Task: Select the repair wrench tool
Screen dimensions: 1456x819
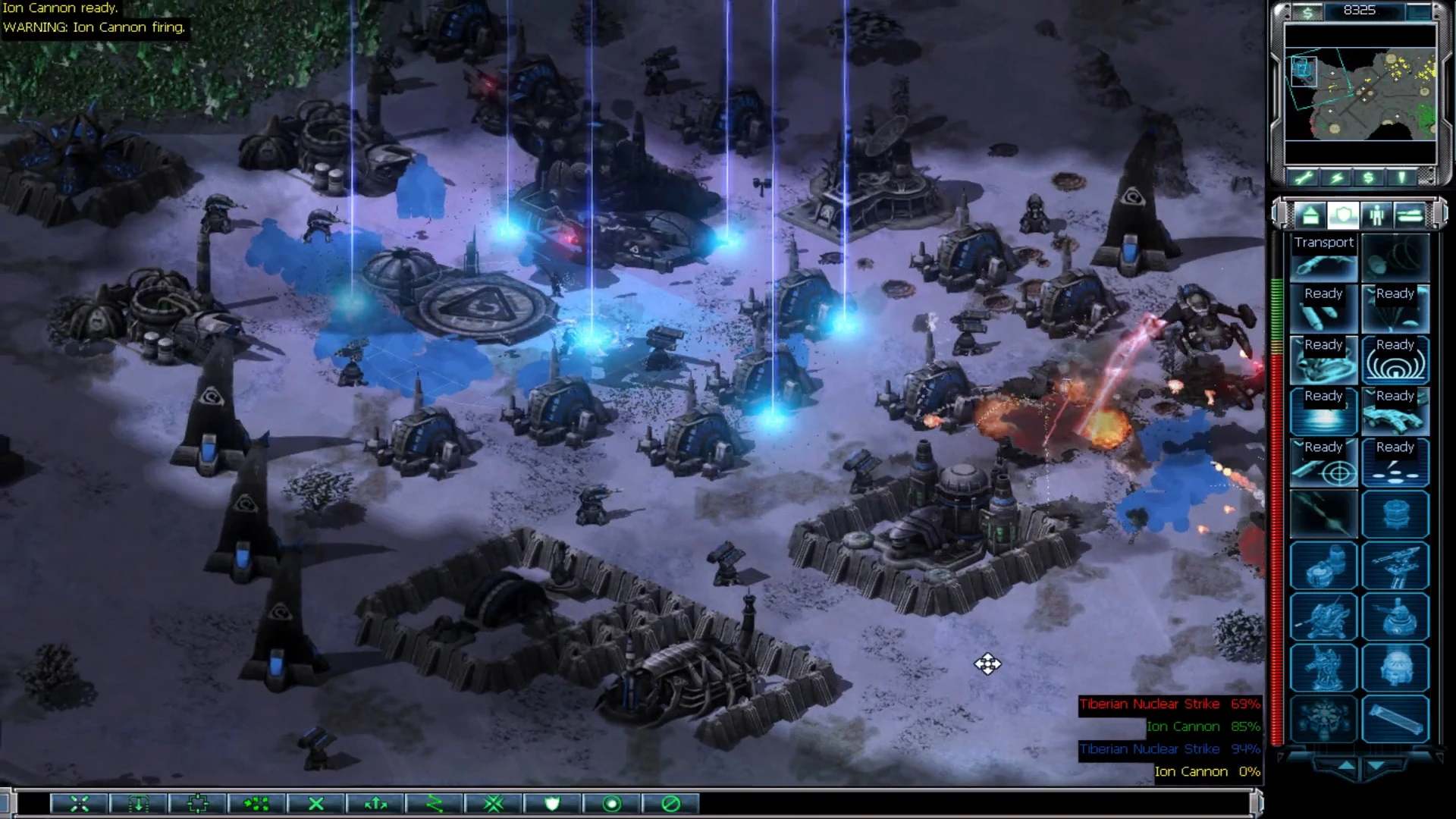Action: tap(1303, 177)
